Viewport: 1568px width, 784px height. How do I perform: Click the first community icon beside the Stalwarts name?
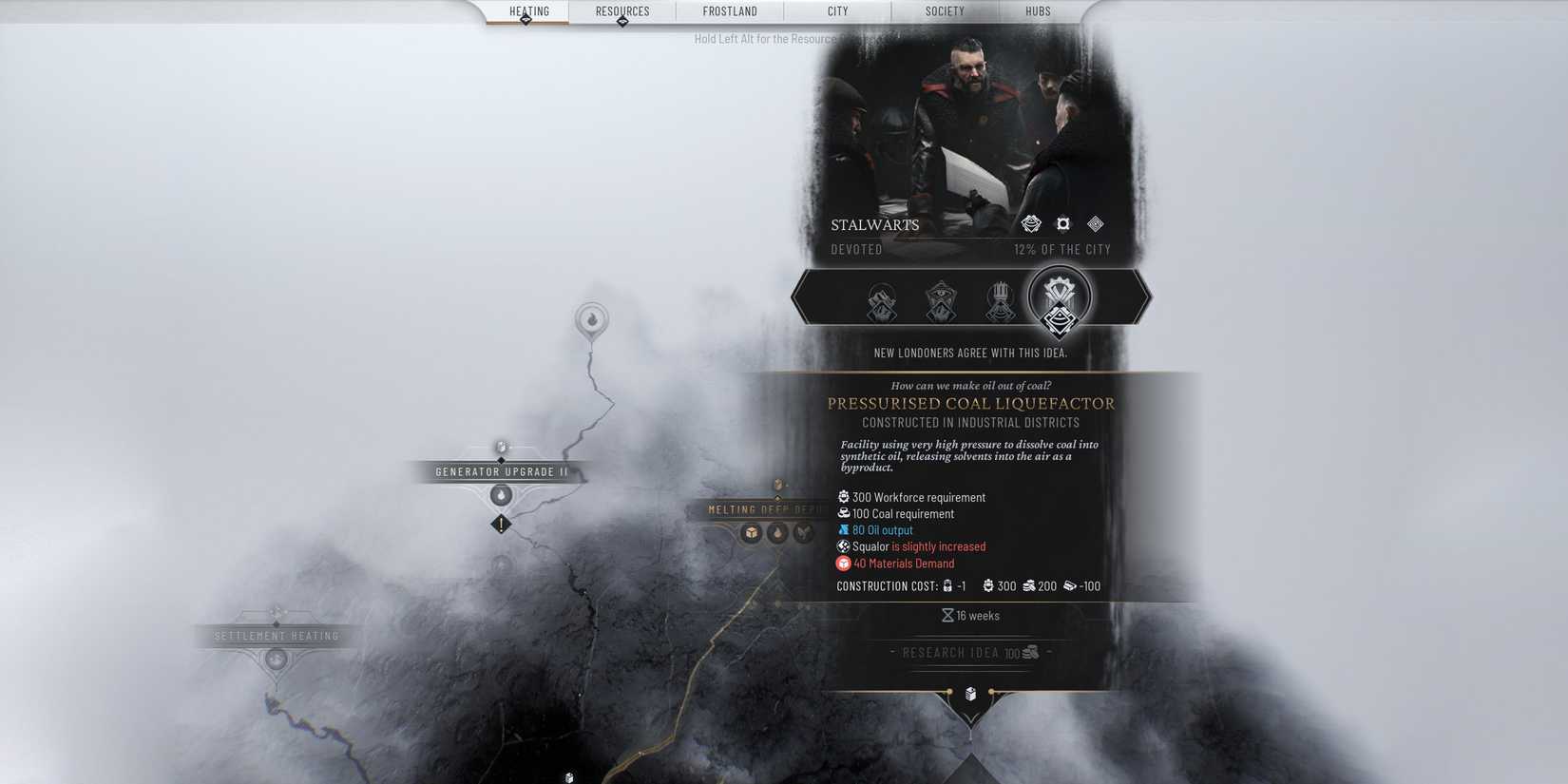pos(1030,223)
